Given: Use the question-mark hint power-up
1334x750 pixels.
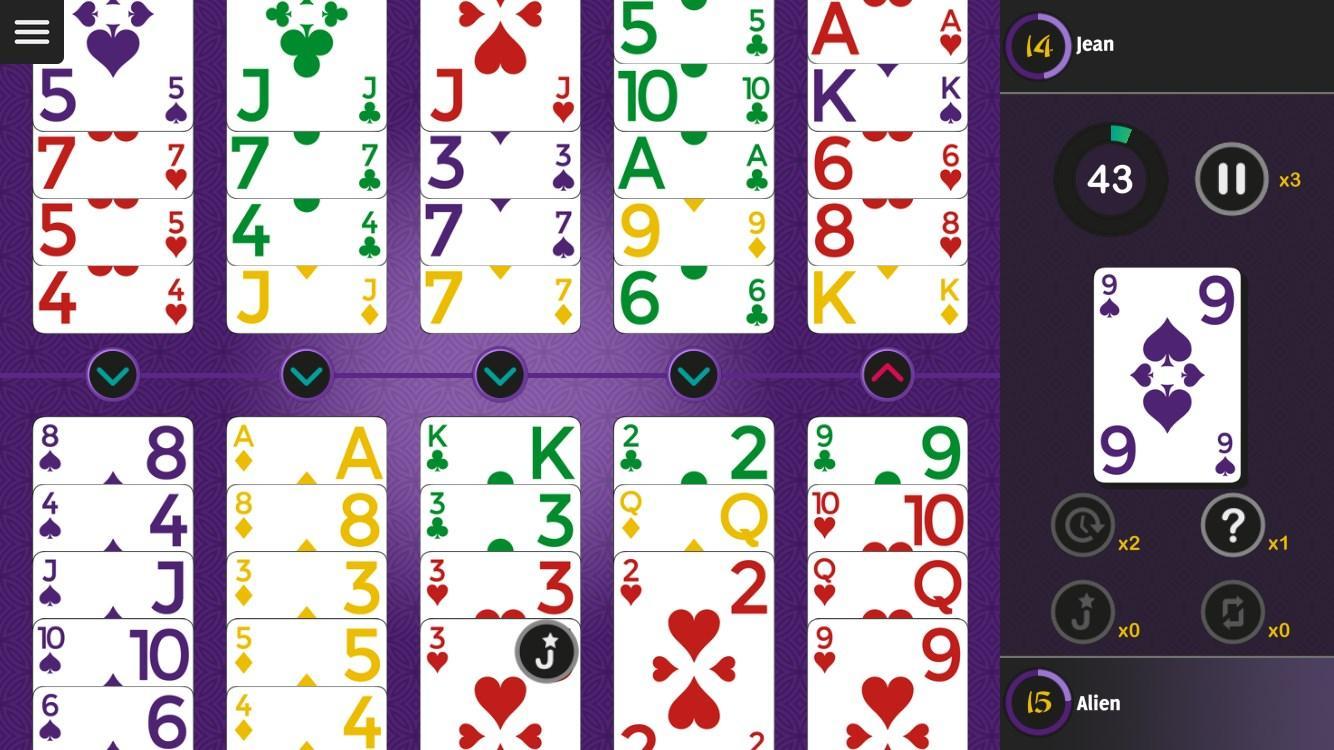Looking at the screenshot, I should (1233, 525).
